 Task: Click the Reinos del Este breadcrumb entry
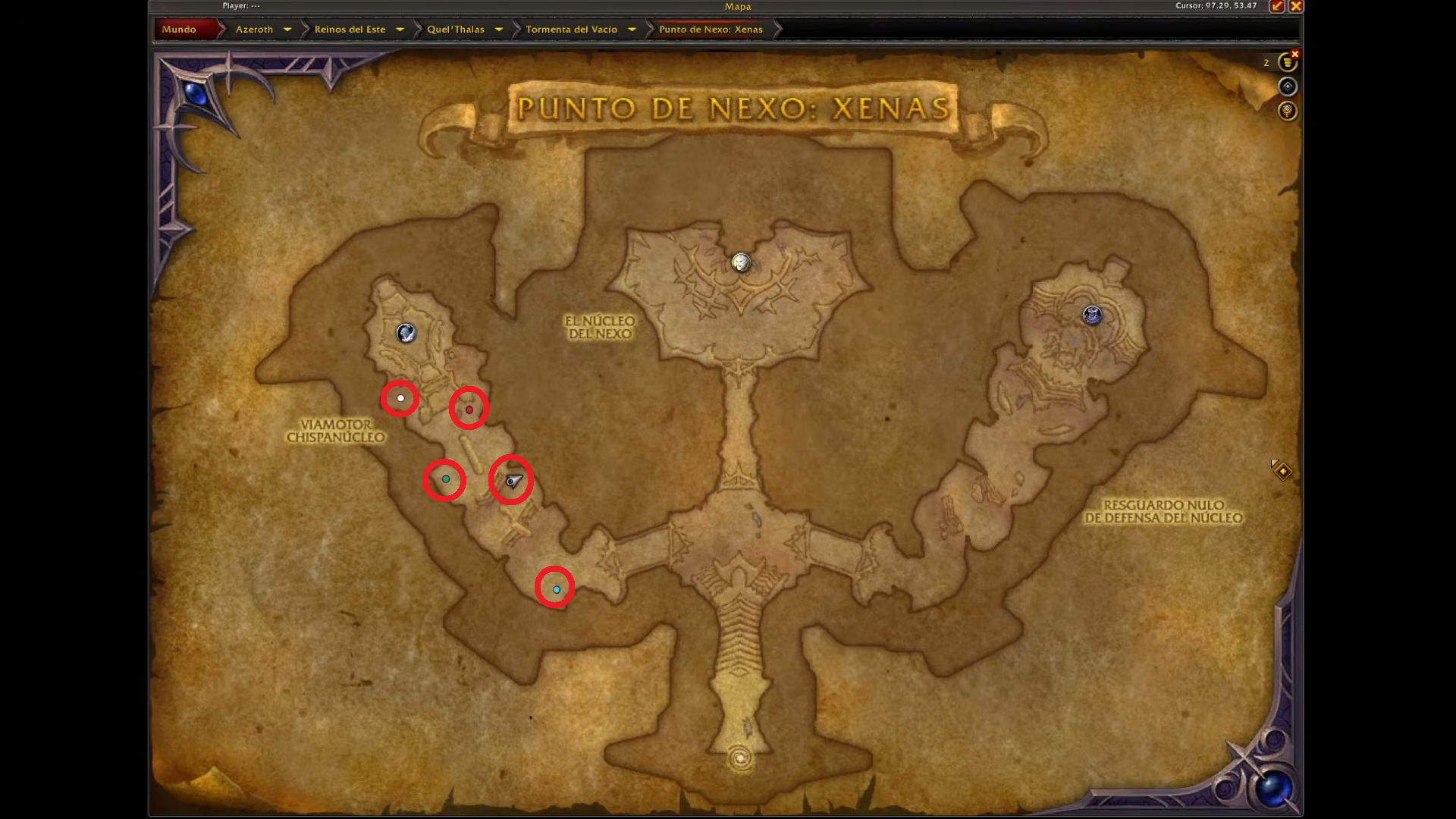[x=349, y=29]
